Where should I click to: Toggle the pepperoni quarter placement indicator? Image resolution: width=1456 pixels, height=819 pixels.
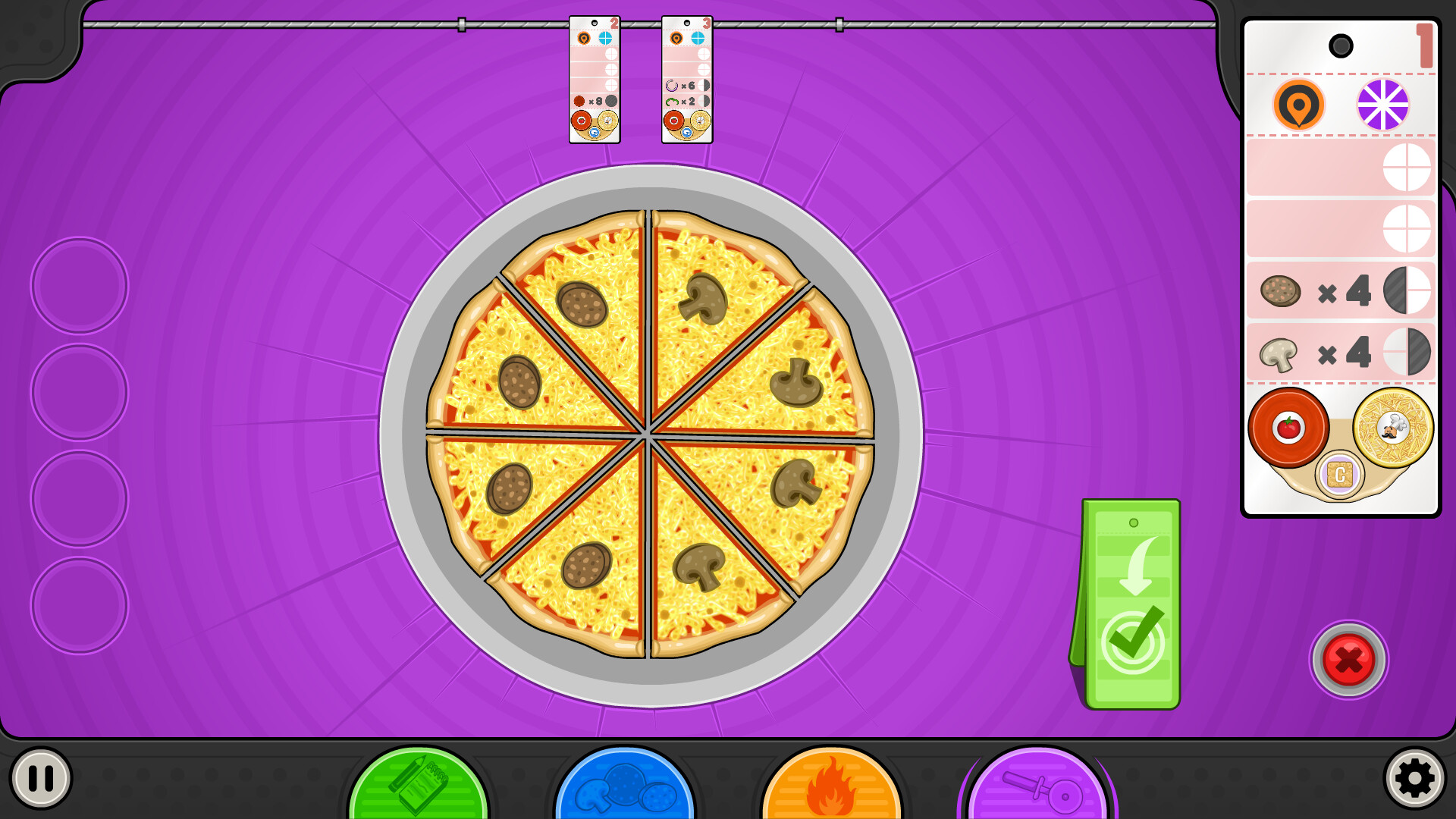[x=1407, y=292]
